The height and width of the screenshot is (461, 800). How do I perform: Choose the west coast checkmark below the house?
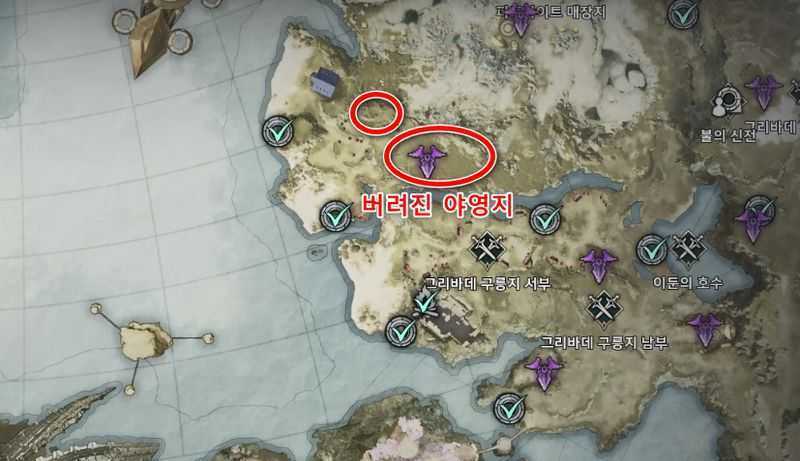coord(277,131)
